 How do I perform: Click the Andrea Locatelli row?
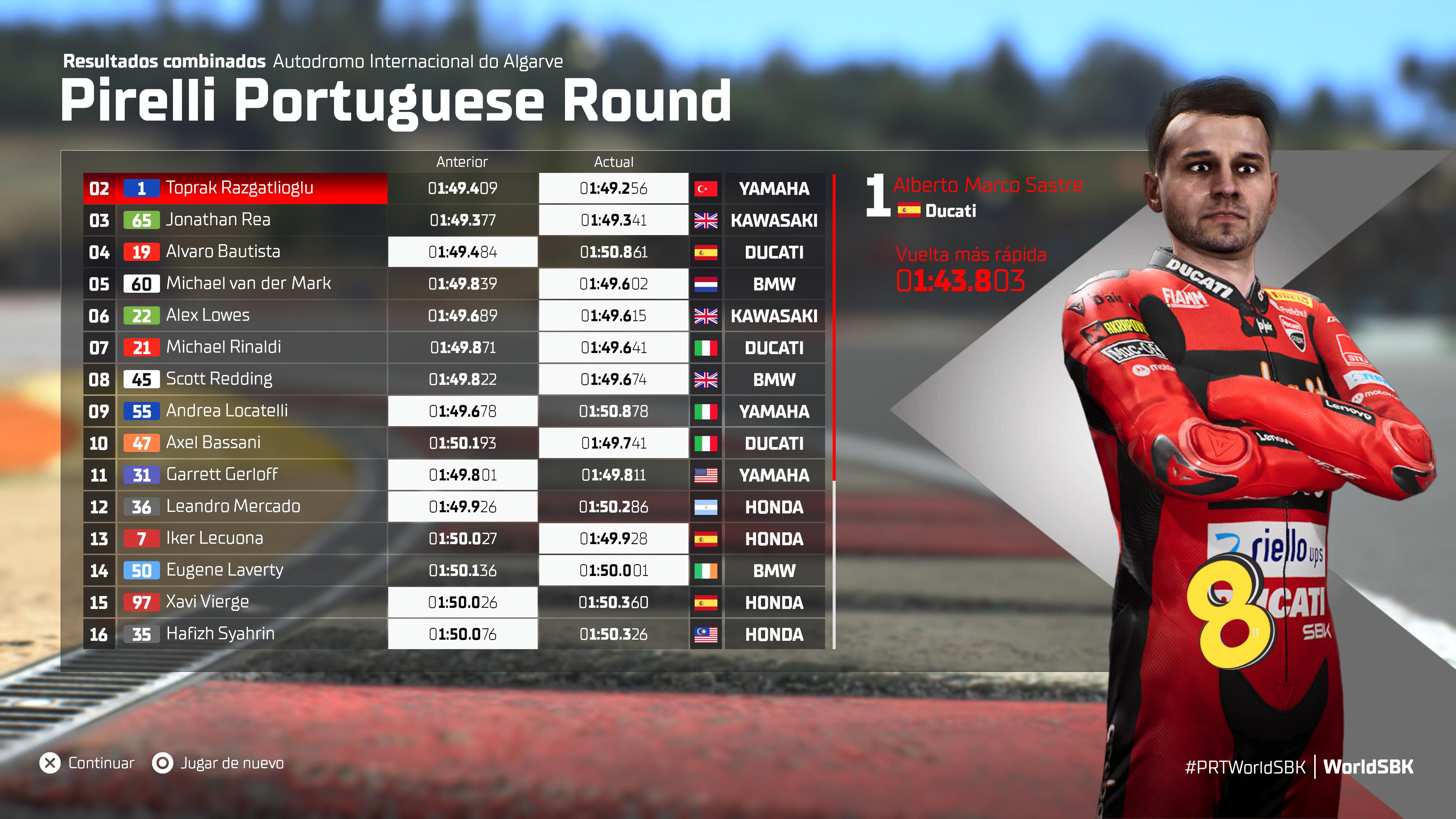click(227, 411)
